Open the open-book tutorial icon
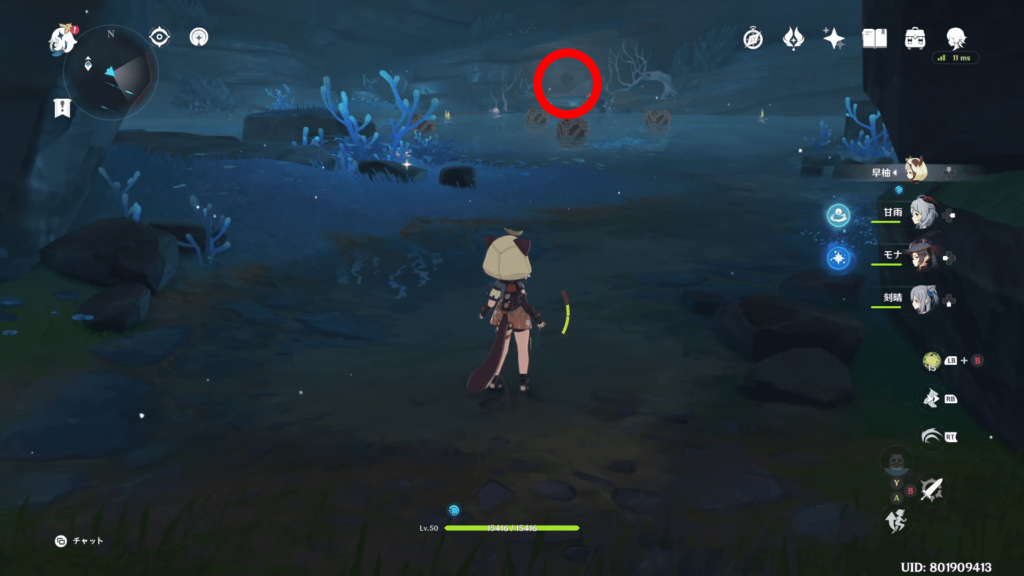1024x576 pixels. coord(874,38)
